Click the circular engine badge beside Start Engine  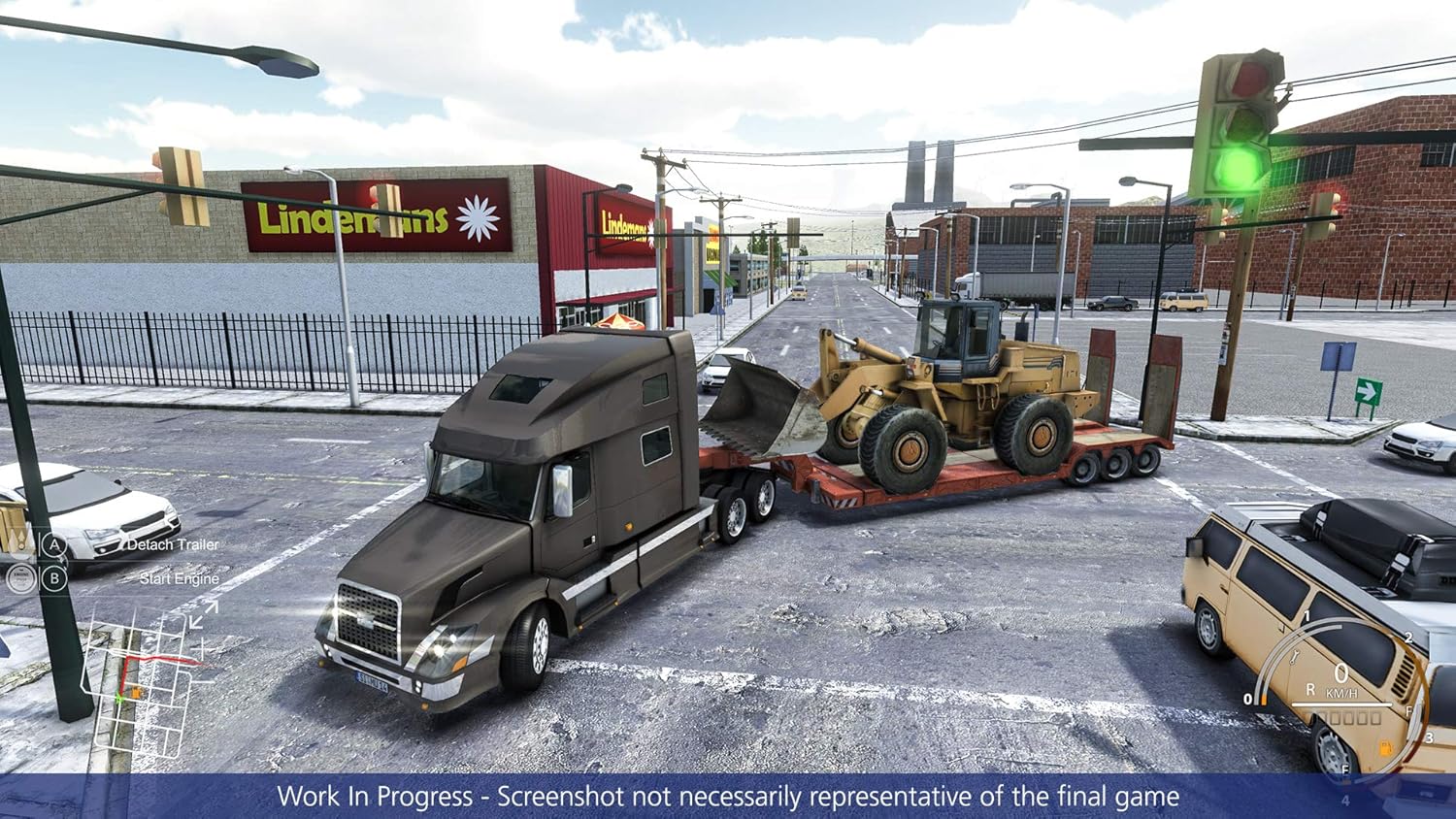(19, 579)
